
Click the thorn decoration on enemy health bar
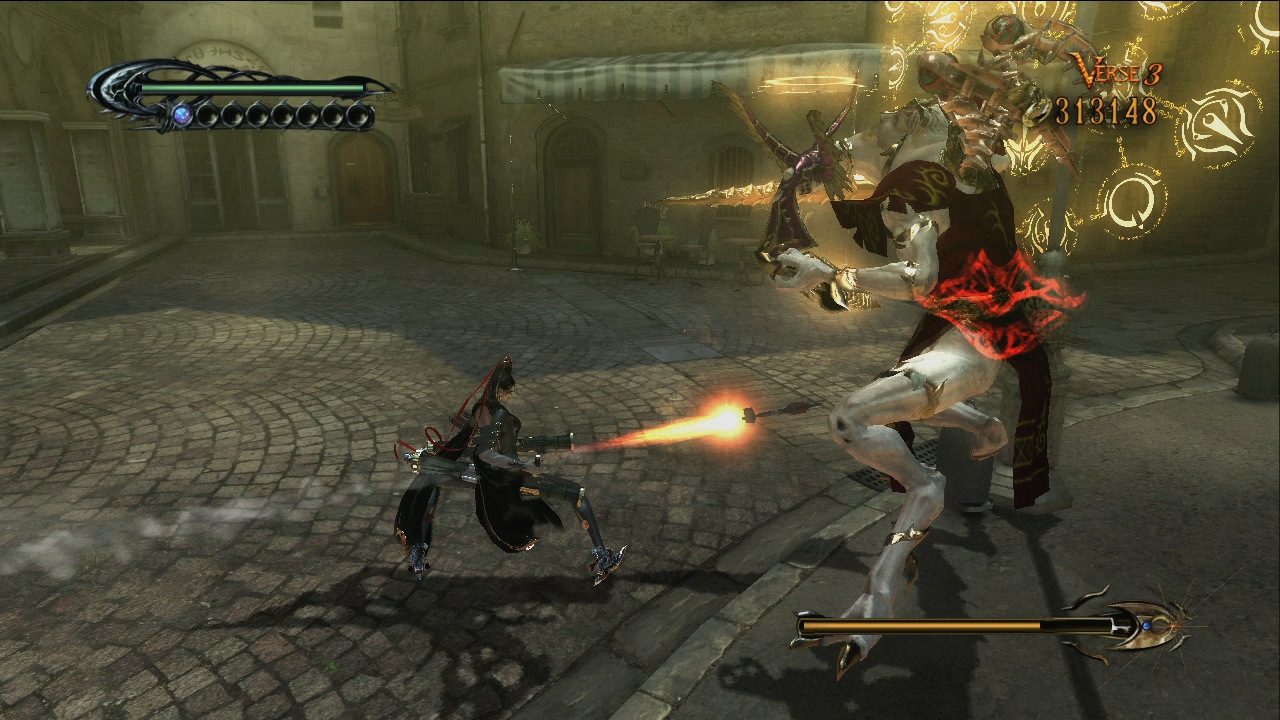point(1084,598)
